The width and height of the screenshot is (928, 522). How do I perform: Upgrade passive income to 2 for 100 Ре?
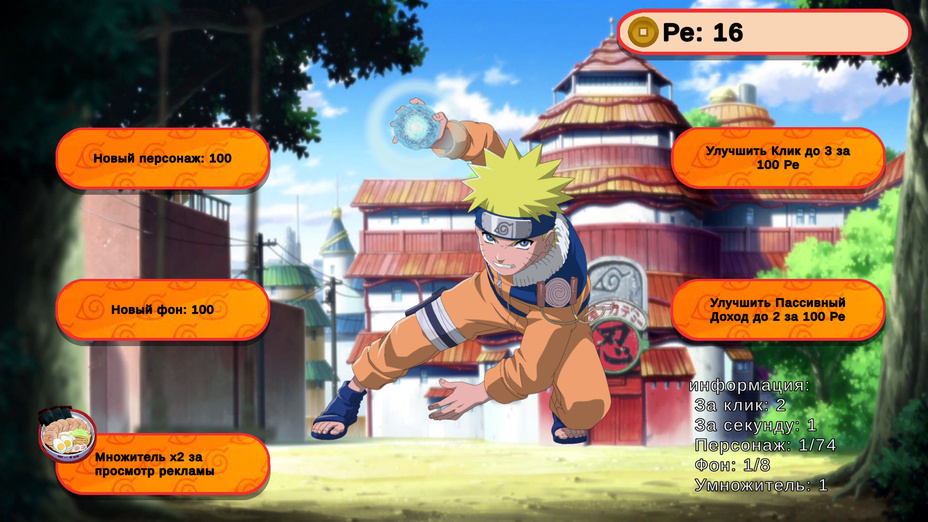777,310
